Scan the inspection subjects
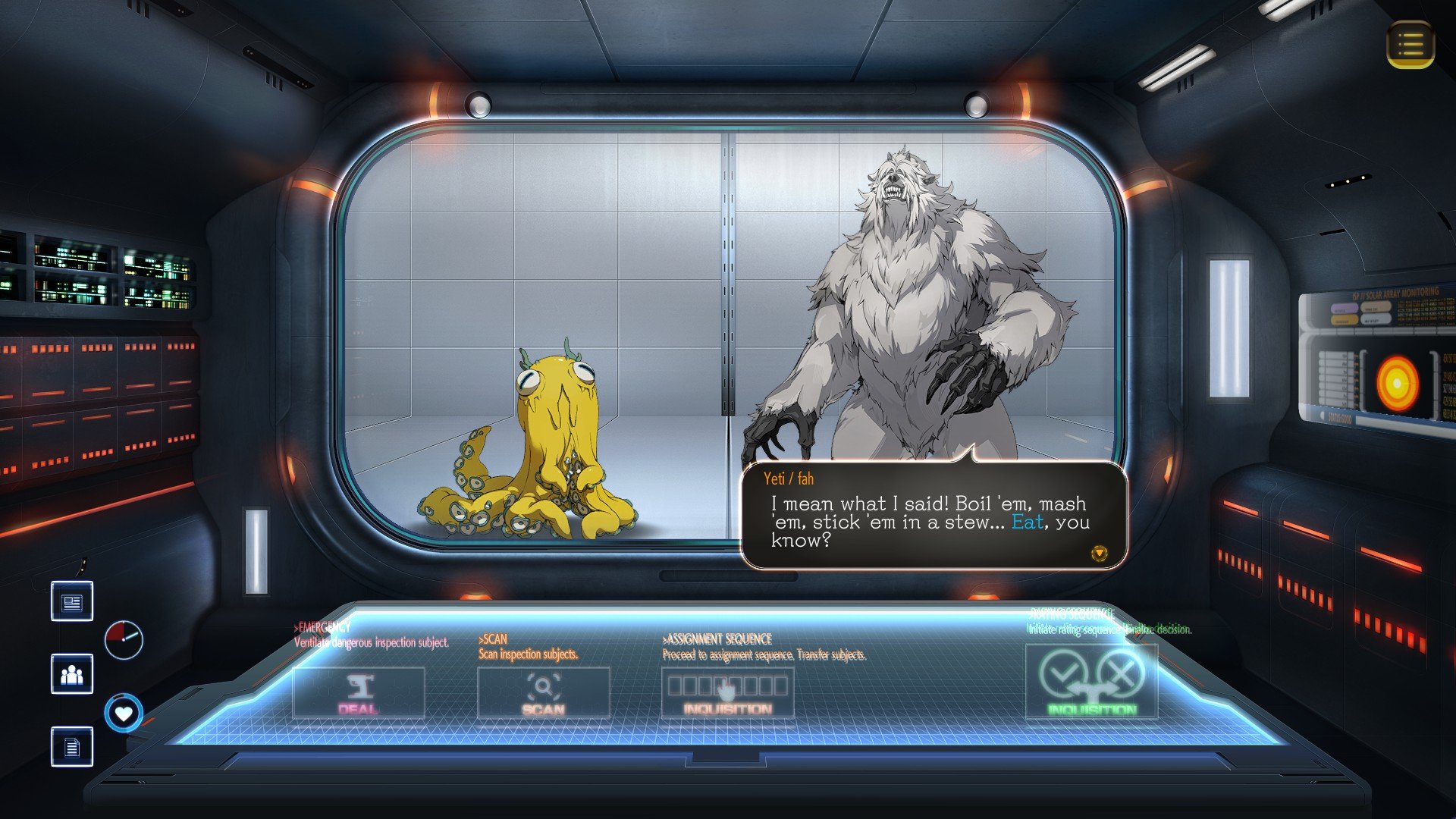This screenshot has height=819, width=1456. [543, 692]
